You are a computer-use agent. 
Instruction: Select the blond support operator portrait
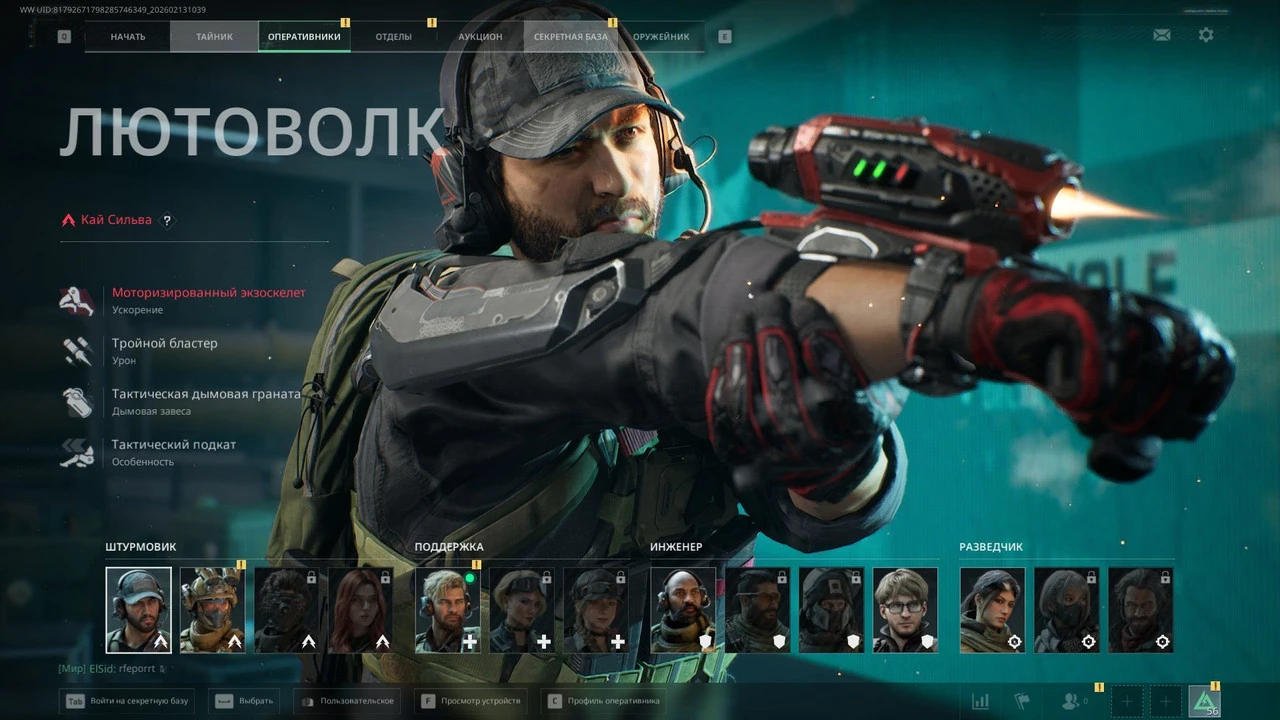[448, 610]
